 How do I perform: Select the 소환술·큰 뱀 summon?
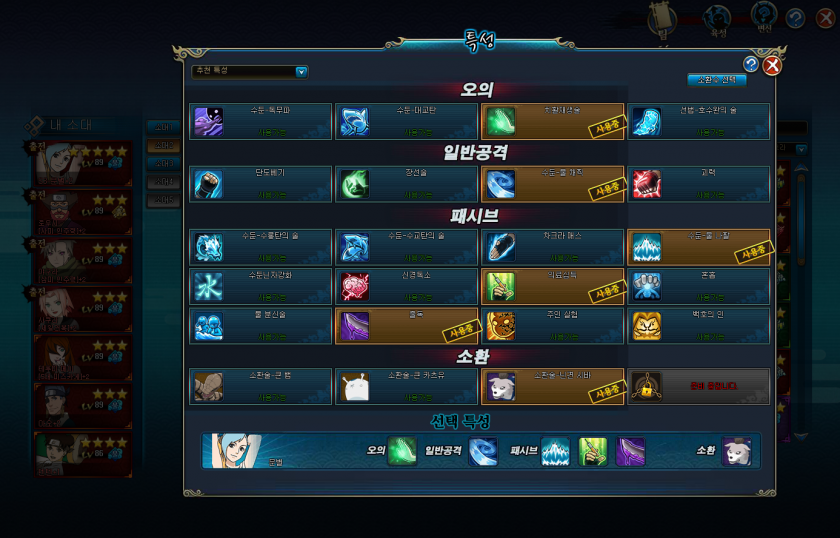coord(260,386)
